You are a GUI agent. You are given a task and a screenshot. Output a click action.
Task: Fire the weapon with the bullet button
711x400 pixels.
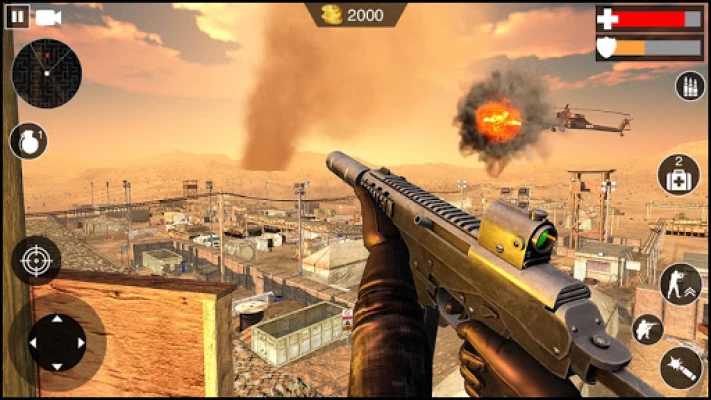tap(681, 367)
